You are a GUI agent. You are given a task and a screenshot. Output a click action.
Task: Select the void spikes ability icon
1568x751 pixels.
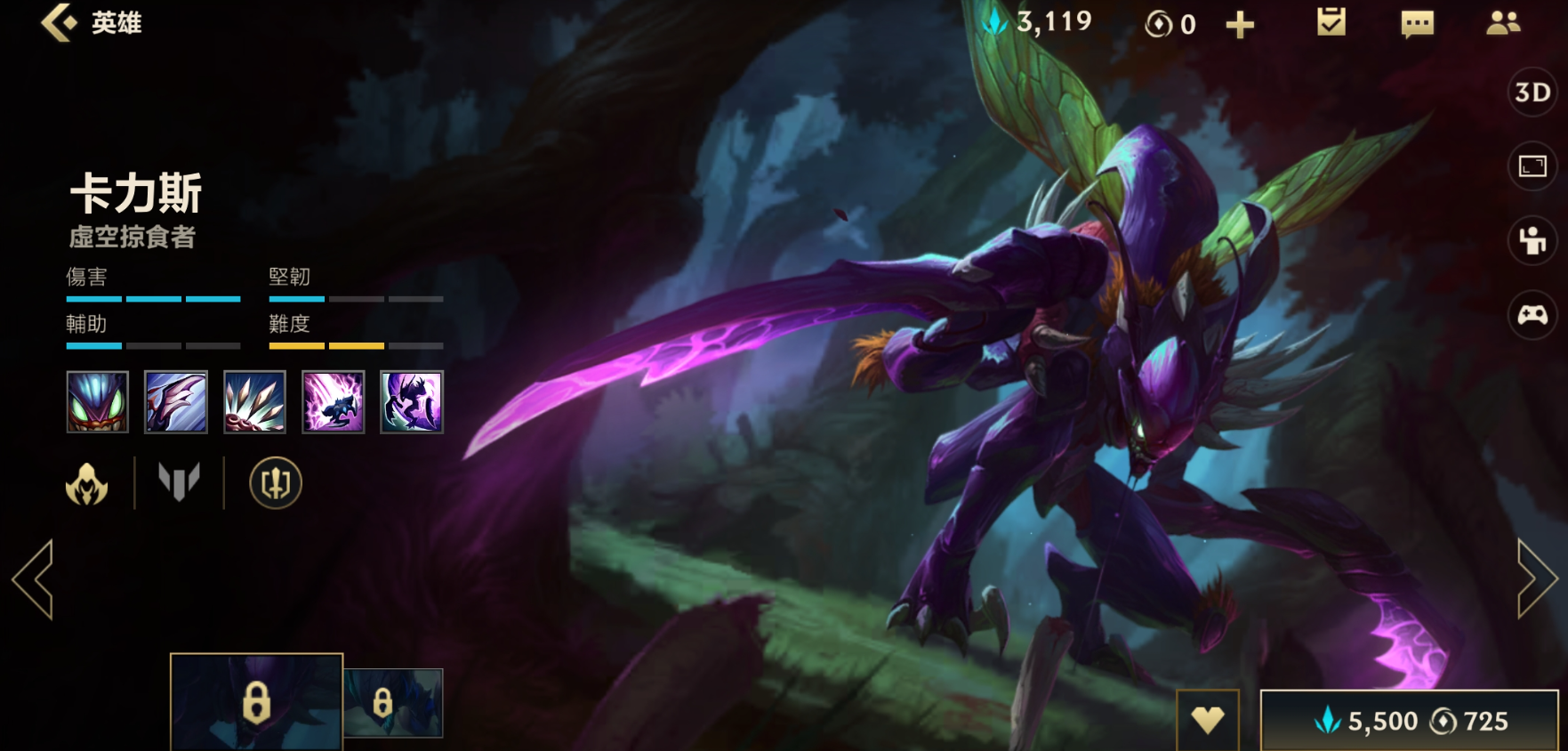pyautogui.click(x=254, y=402)
